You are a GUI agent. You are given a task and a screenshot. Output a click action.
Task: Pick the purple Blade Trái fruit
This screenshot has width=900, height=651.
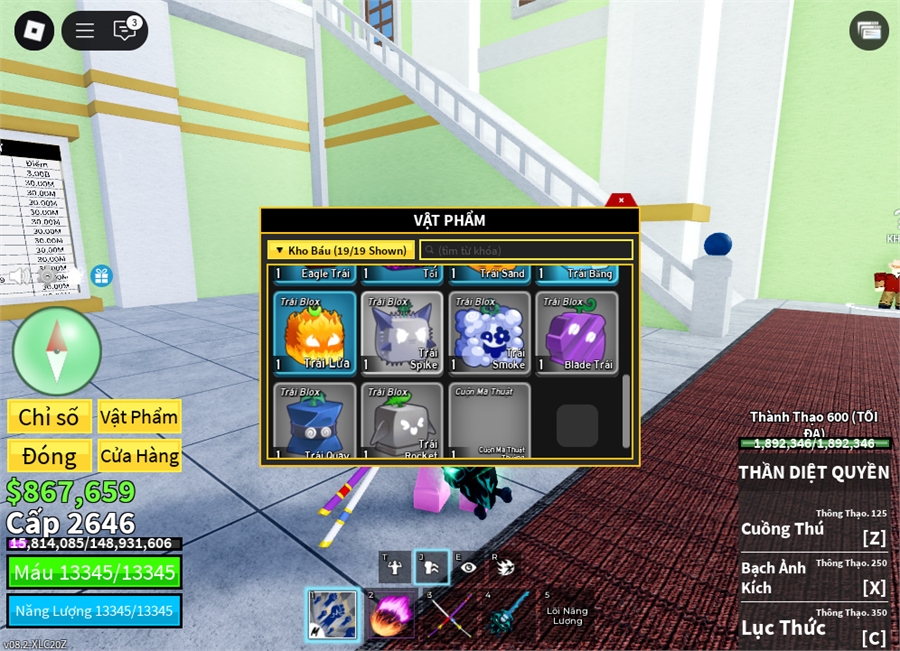click(577, 333)
